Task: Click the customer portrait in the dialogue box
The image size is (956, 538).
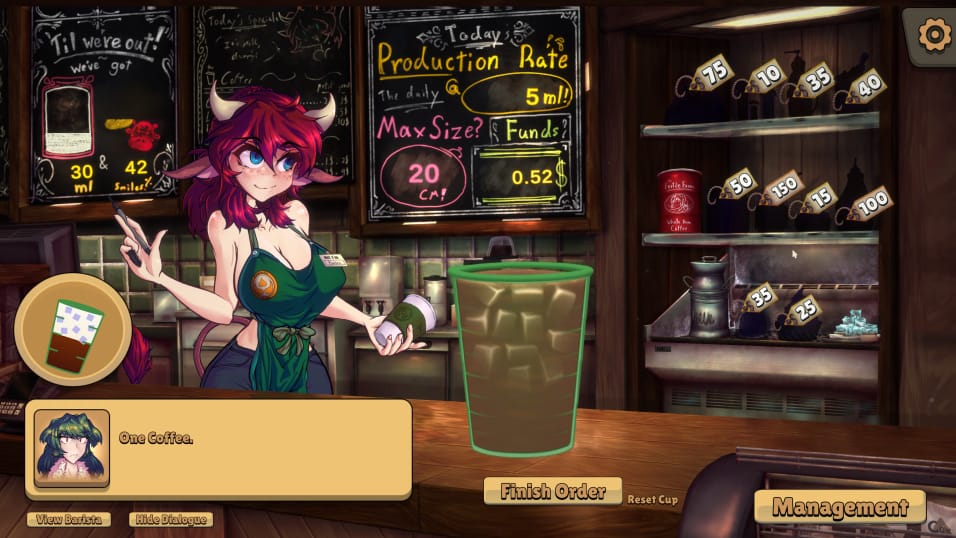Action: pos(72,448)
